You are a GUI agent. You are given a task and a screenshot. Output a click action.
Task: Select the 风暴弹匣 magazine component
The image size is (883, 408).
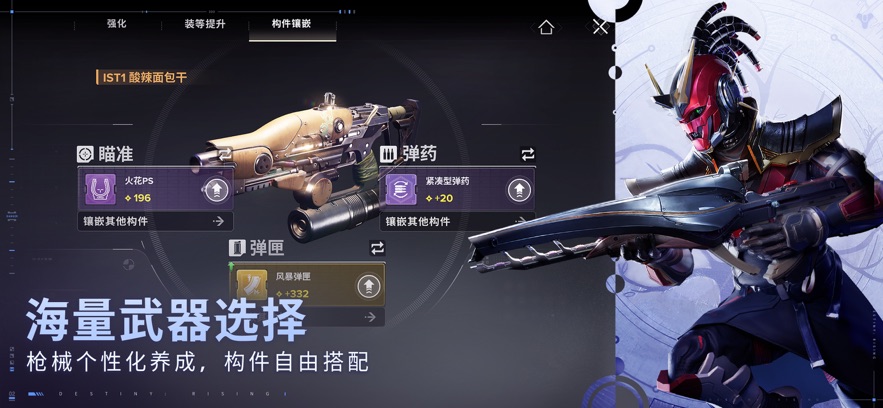coord(290,284)
